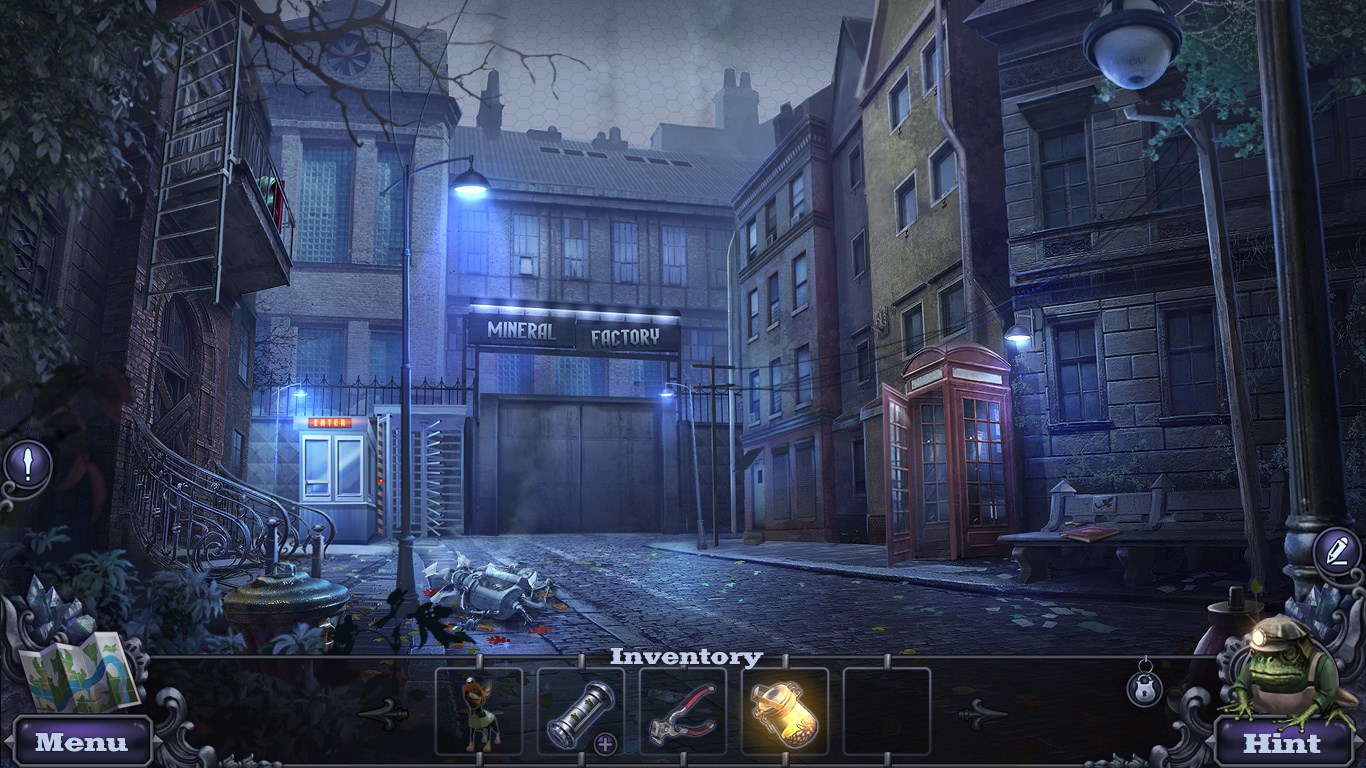Image resolution: width=1366 pixels, height=768 pixels.
Task: Choose the glowing yellow jar item
Action: pos(785,711)
